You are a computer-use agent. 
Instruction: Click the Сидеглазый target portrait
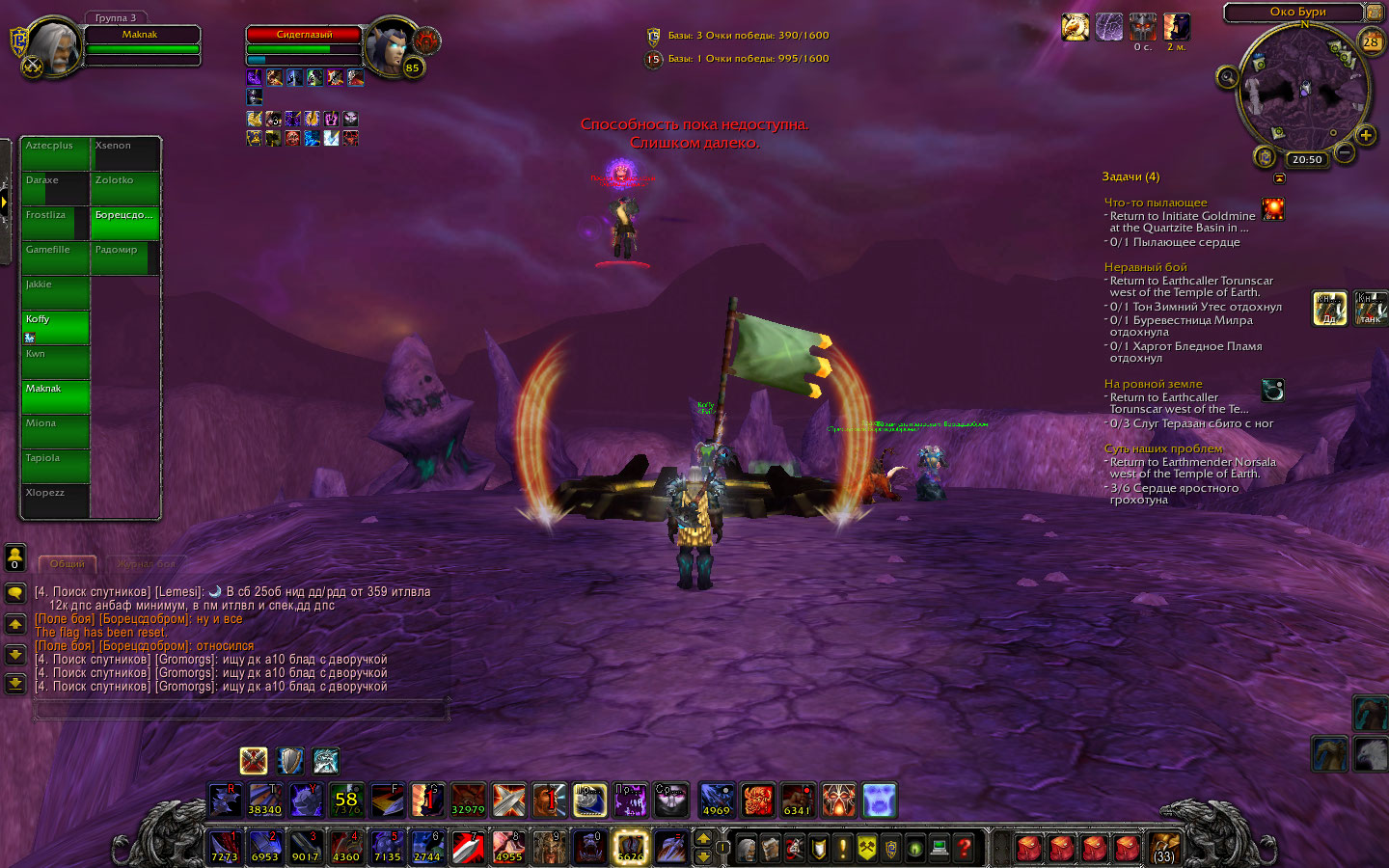click(x=393, y=45)
